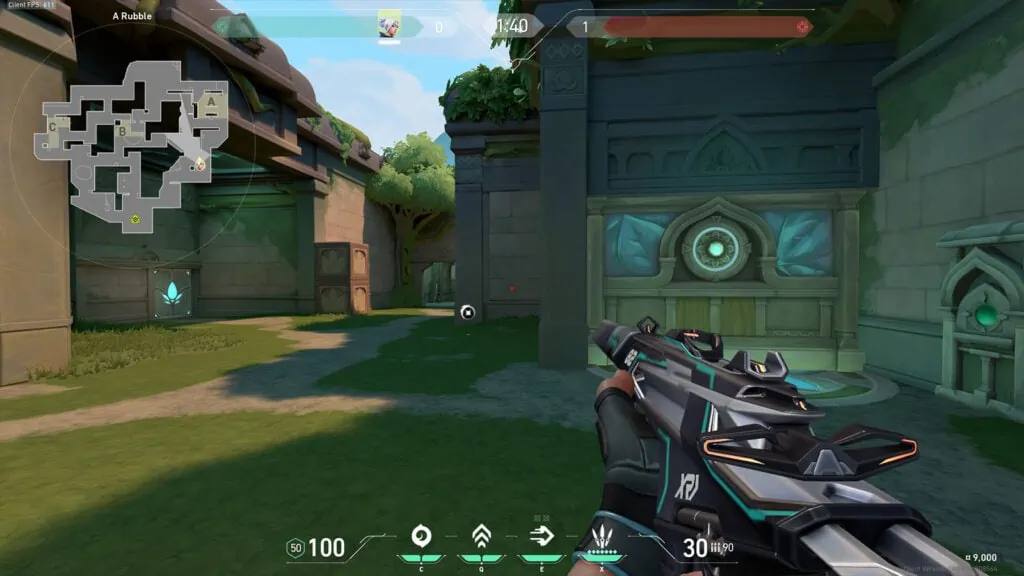
Task: Activate the Blade Storm ultimate icon
Action: 602,535
